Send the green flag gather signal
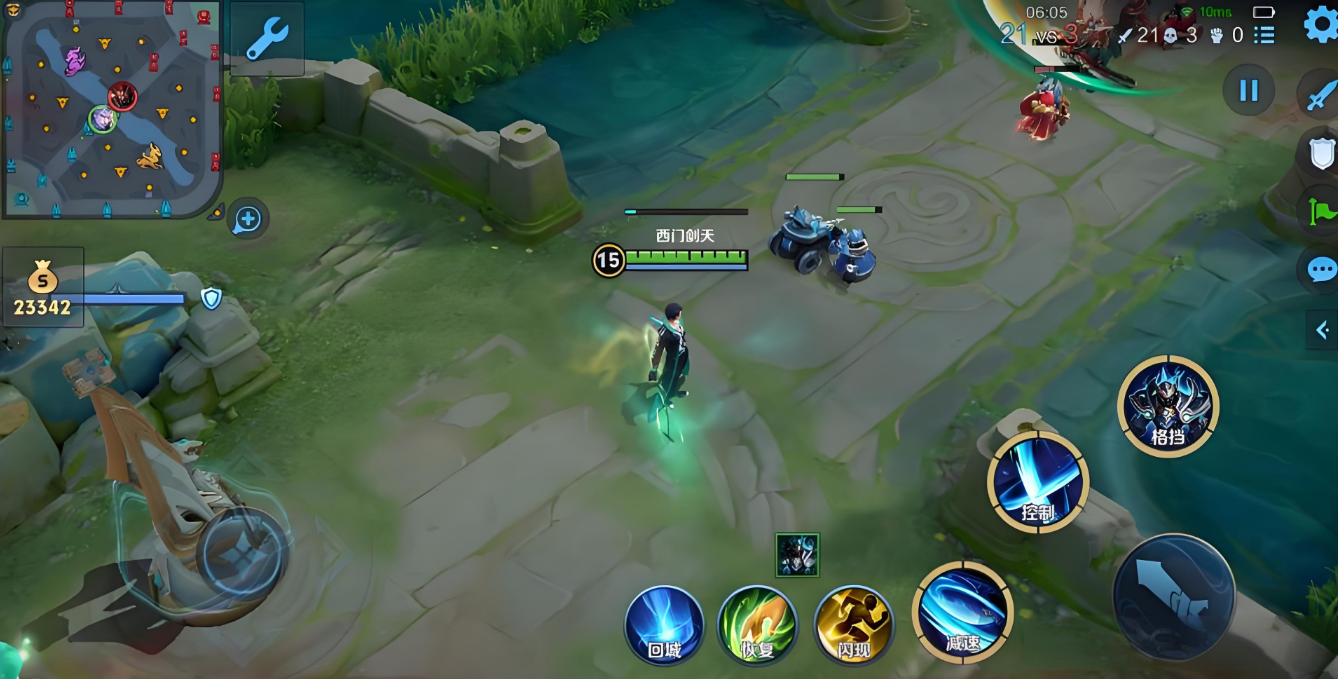This screenshot has height=679, width=1338. click(x=1322, y=211)
